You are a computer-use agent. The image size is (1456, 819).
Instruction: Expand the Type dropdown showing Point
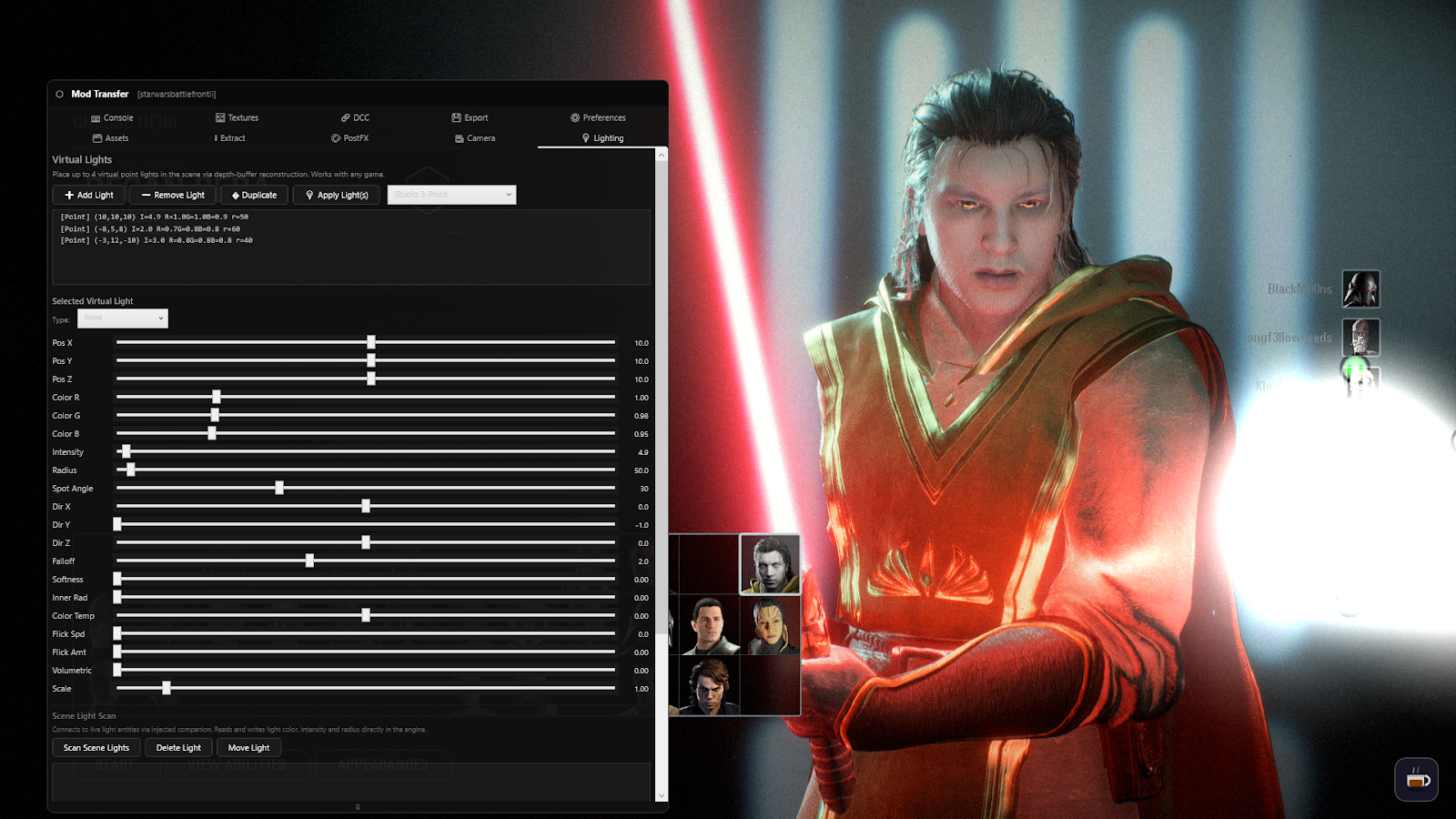(122, 318)
